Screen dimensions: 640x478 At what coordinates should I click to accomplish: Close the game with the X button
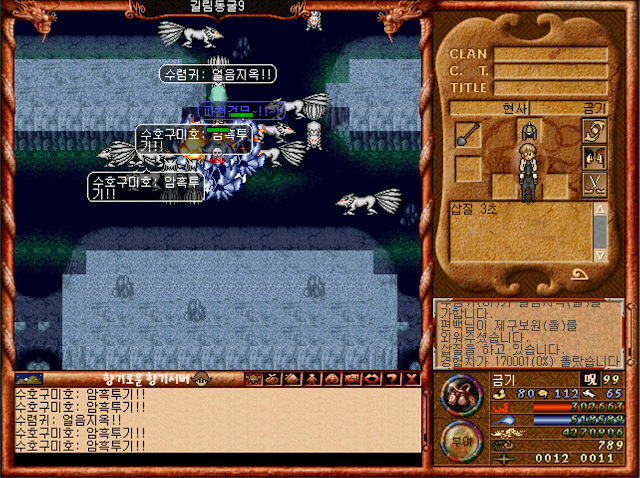[412, 379]
